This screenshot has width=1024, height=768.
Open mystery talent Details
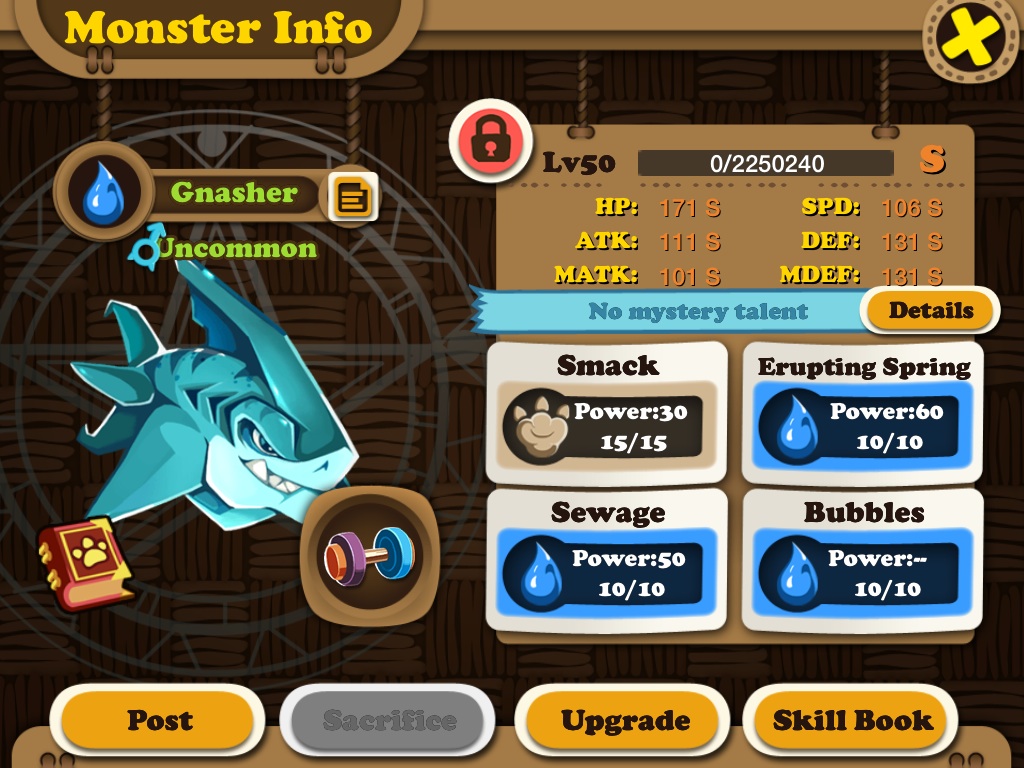tap(930, 311)
